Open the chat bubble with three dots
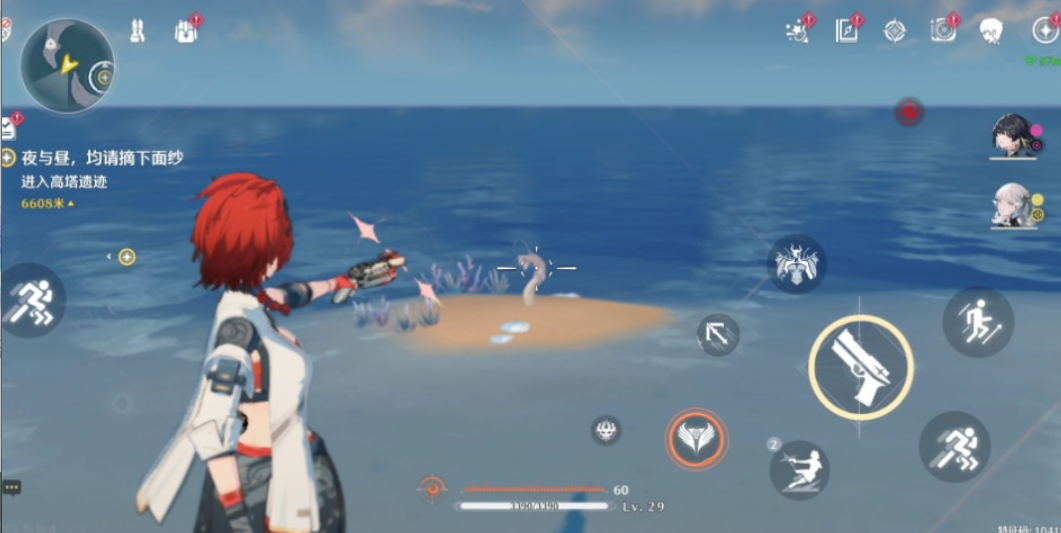This screenshot has width=1061, height=533. click(12, 487)
